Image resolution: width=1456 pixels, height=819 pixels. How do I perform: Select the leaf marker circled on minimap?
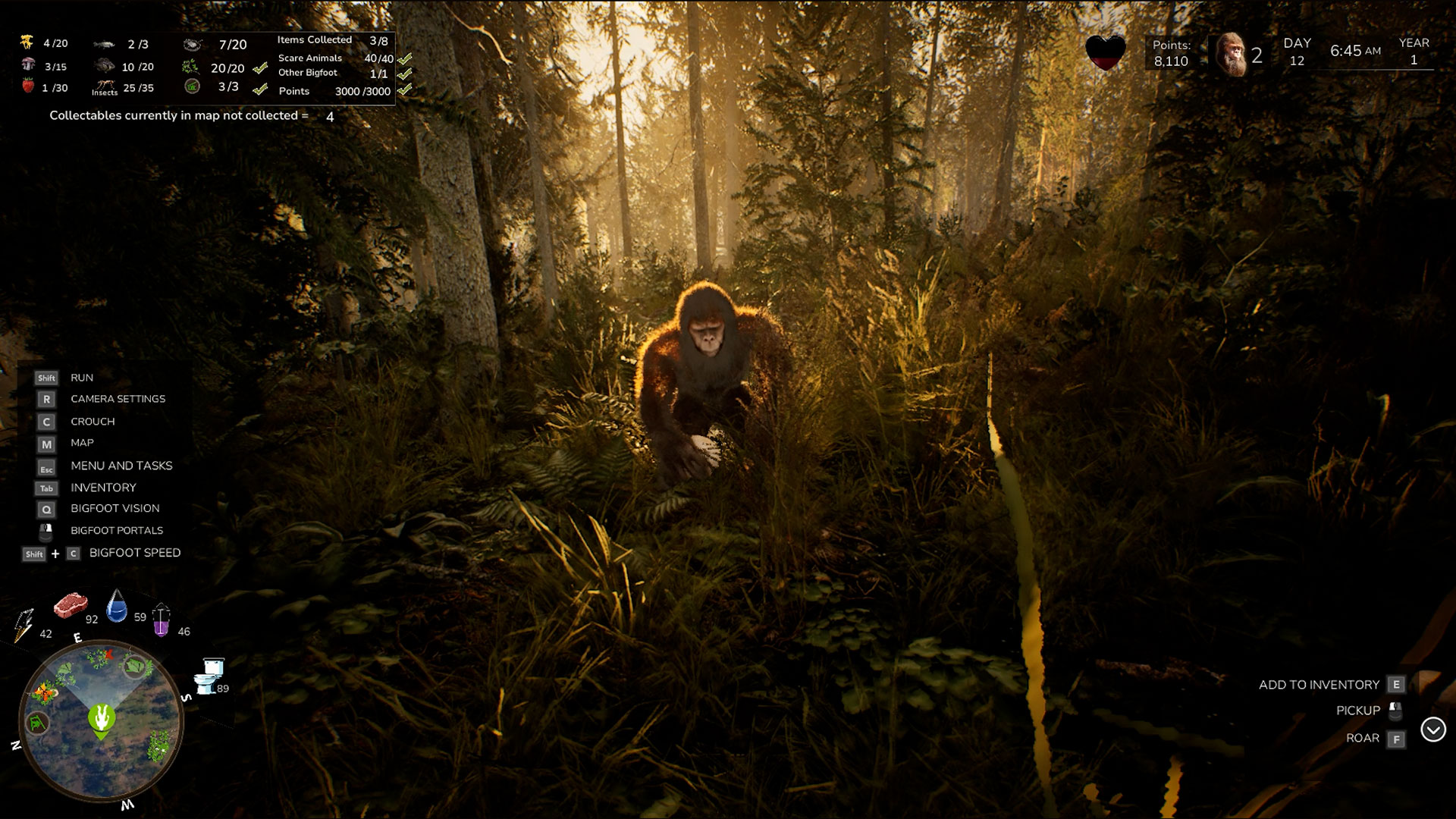pos(134,667)
